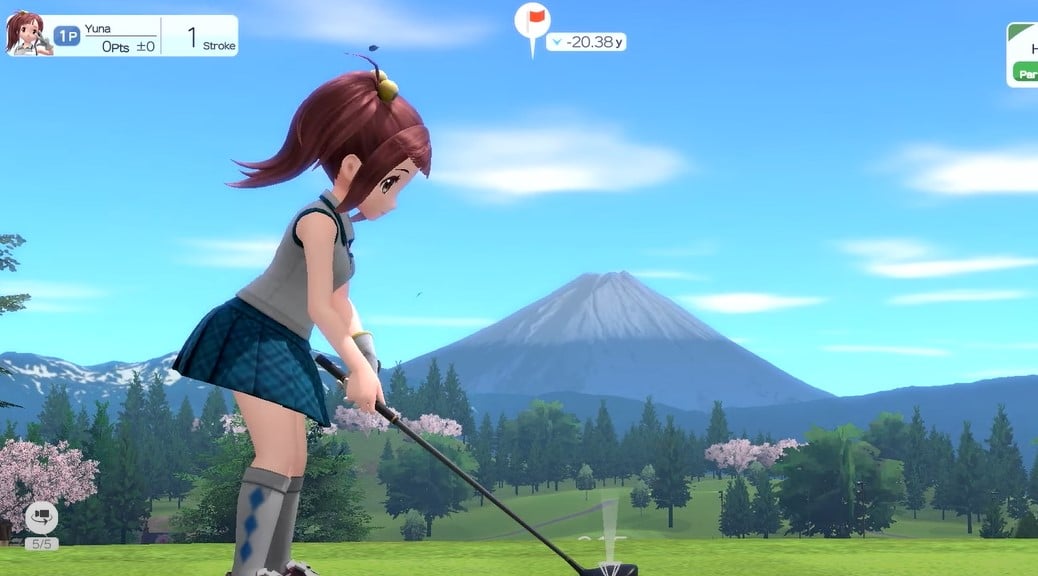Select Yuna's player portrait
This screenshot has width=1038, height=576.
[x=26, y=34]
